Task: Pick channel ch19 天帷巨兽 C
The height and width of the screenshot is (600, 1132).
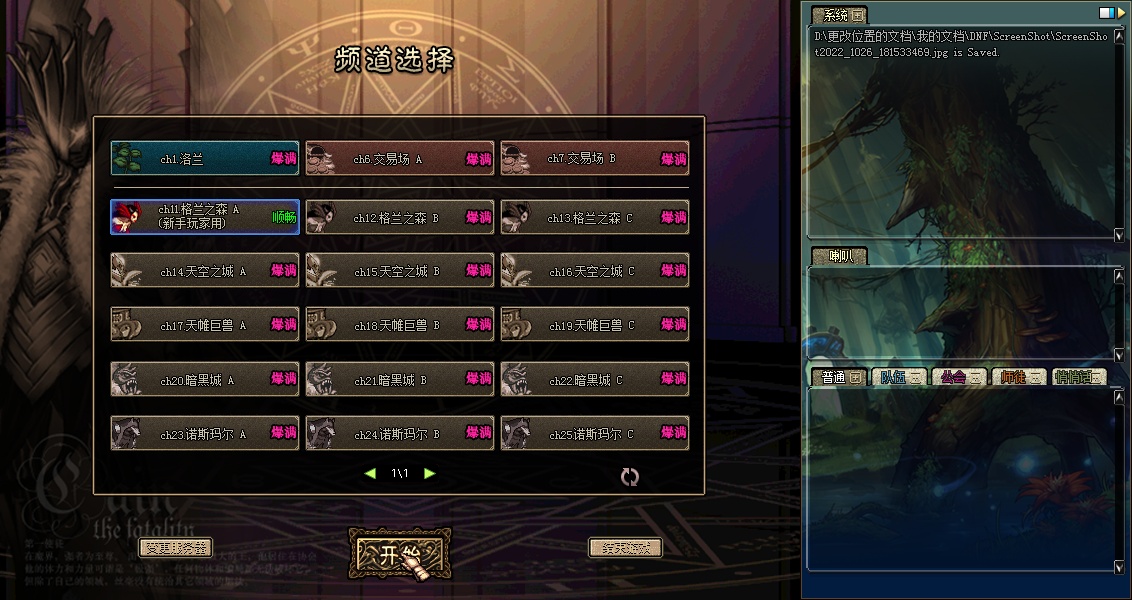Action: point(594,325)
